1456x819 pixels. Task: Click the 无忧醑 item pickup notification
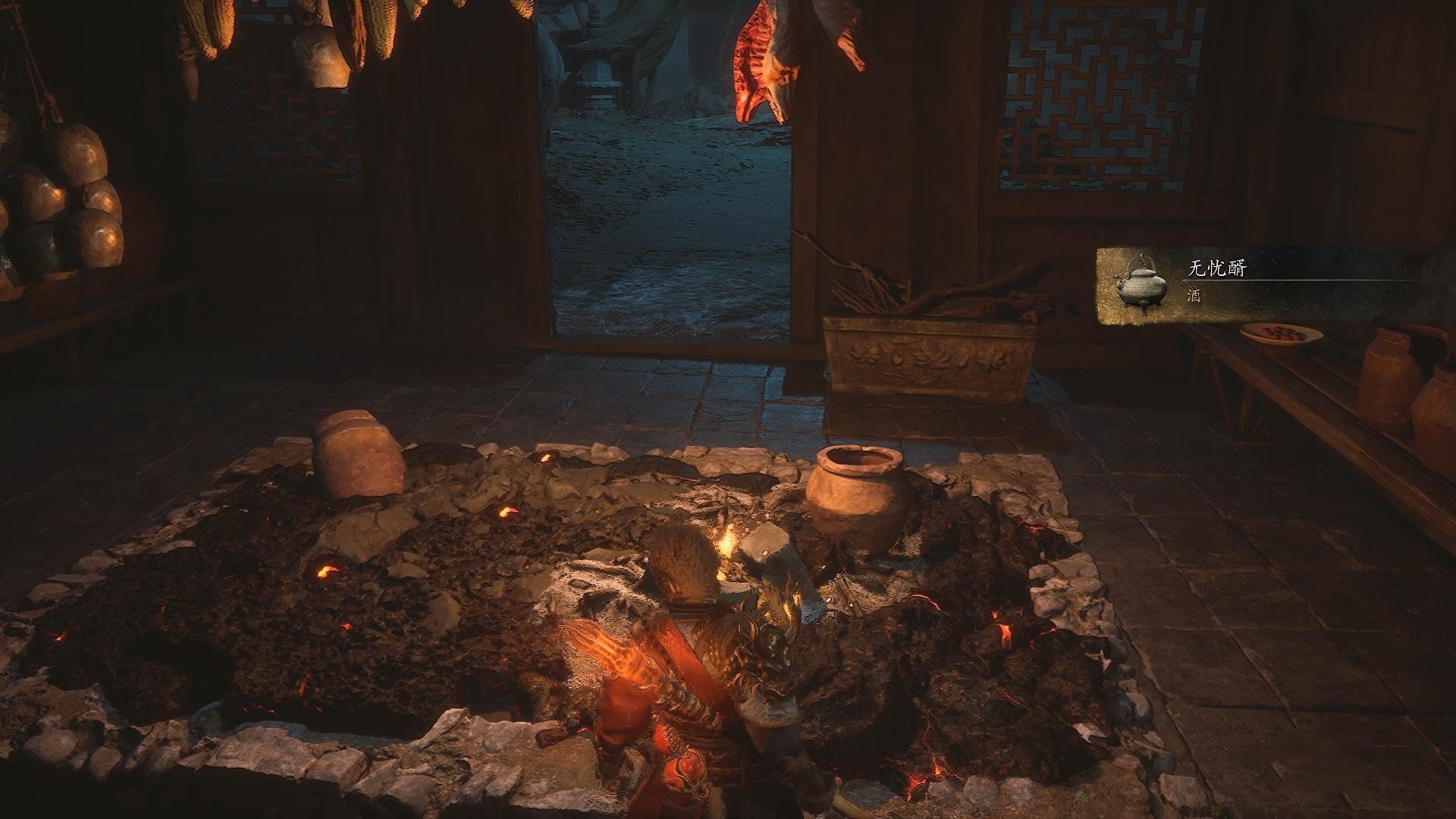coord(1274,287)
